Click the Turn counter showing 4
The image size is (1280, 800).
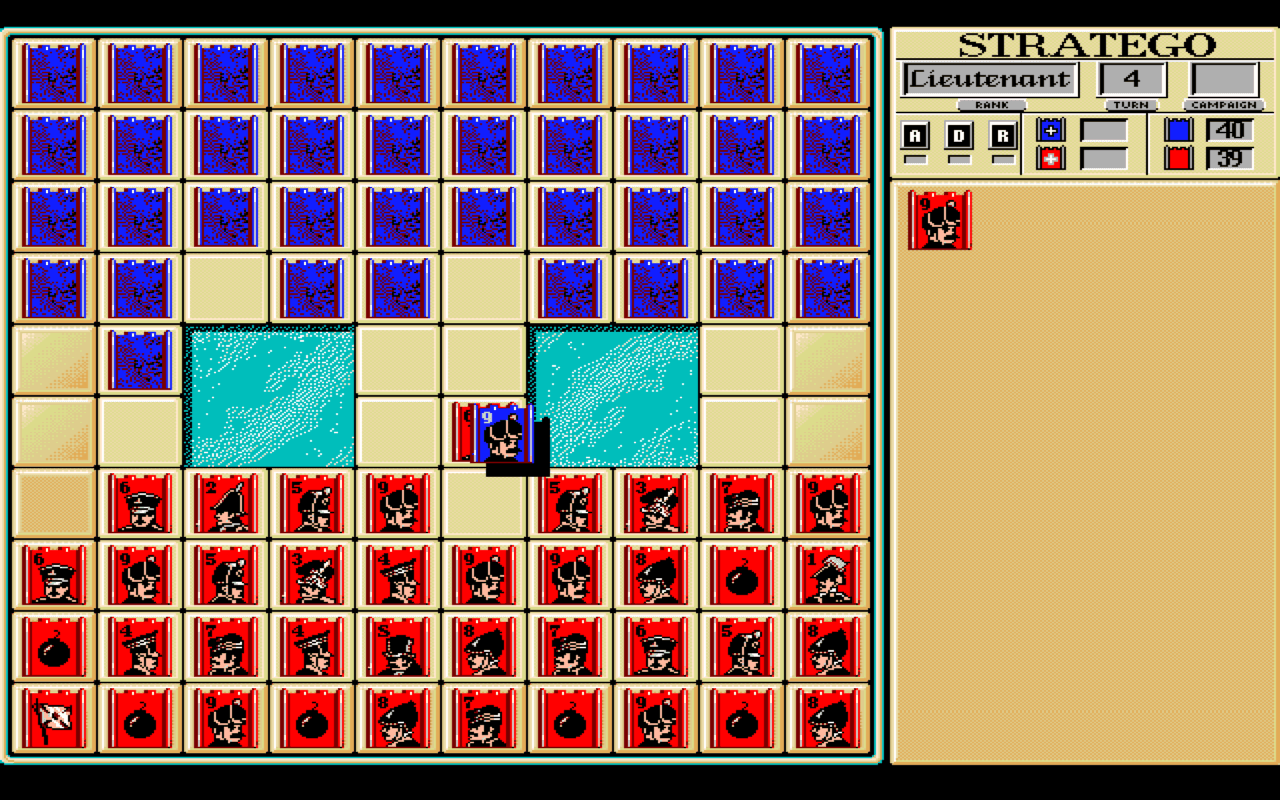[1131, 78]
